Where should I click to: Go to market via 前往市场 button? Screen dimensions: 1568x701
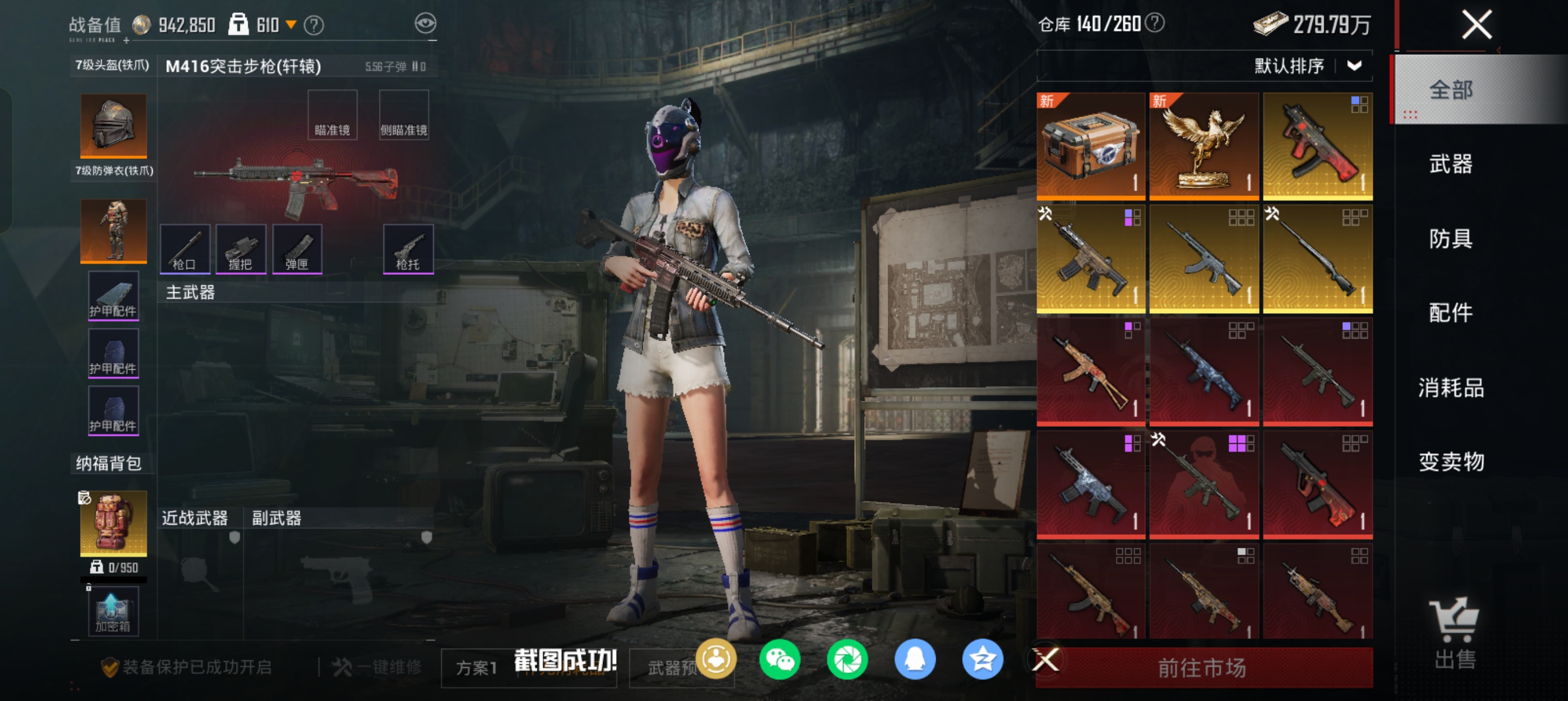pos(1203,668)
